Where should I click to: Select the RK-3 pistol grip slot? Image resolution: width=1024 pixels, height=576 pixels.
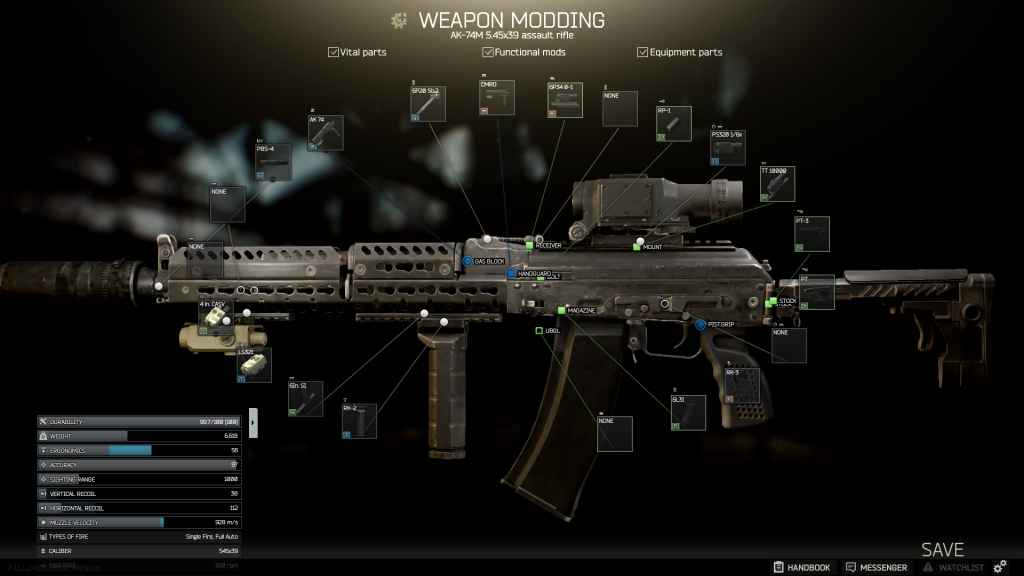tap(742, 386)
